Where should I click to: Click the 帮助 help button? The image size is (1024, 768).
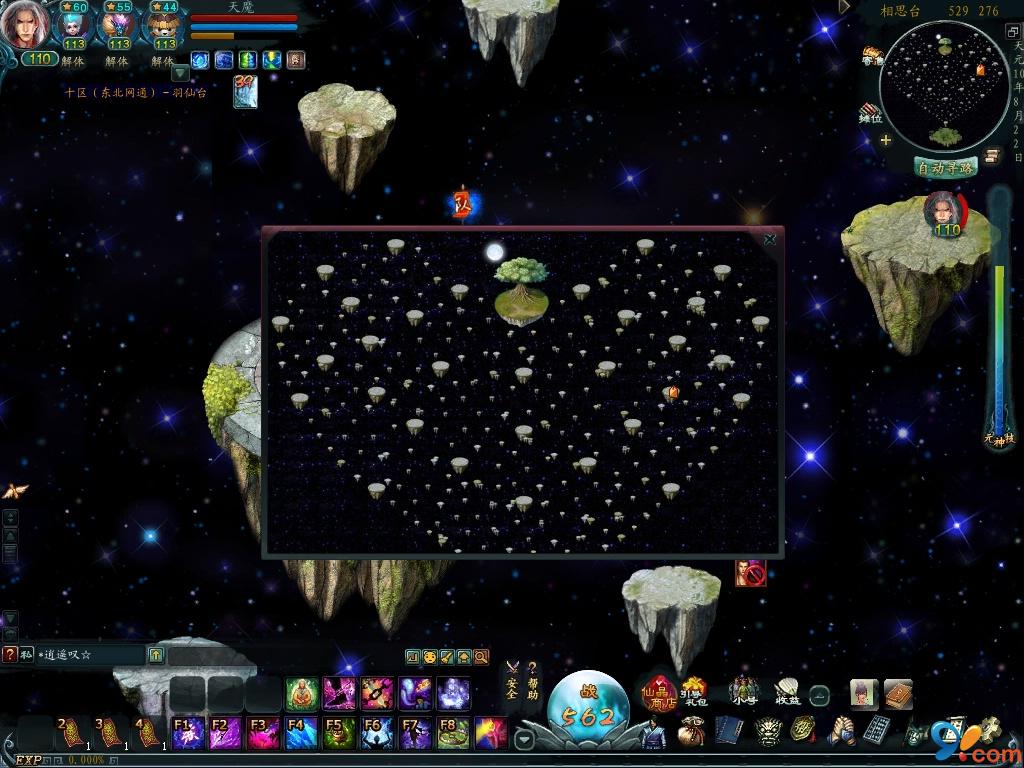532,681
